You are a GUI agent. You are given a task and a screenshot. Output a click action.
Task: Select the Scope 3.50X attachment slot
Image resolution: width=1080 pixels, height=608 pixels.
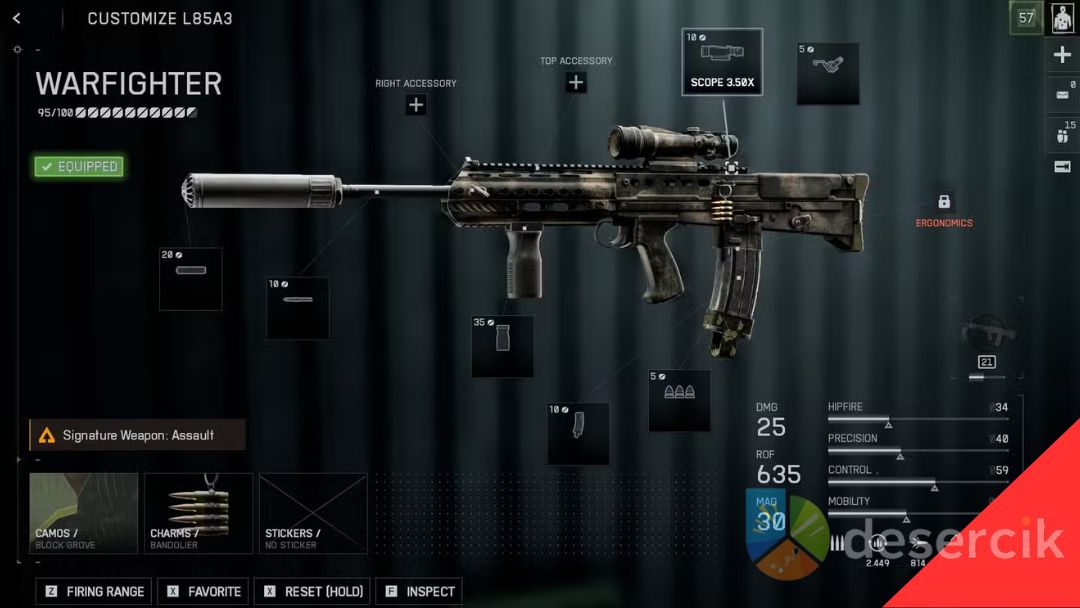pyautogui.click(x=722, y=62)
